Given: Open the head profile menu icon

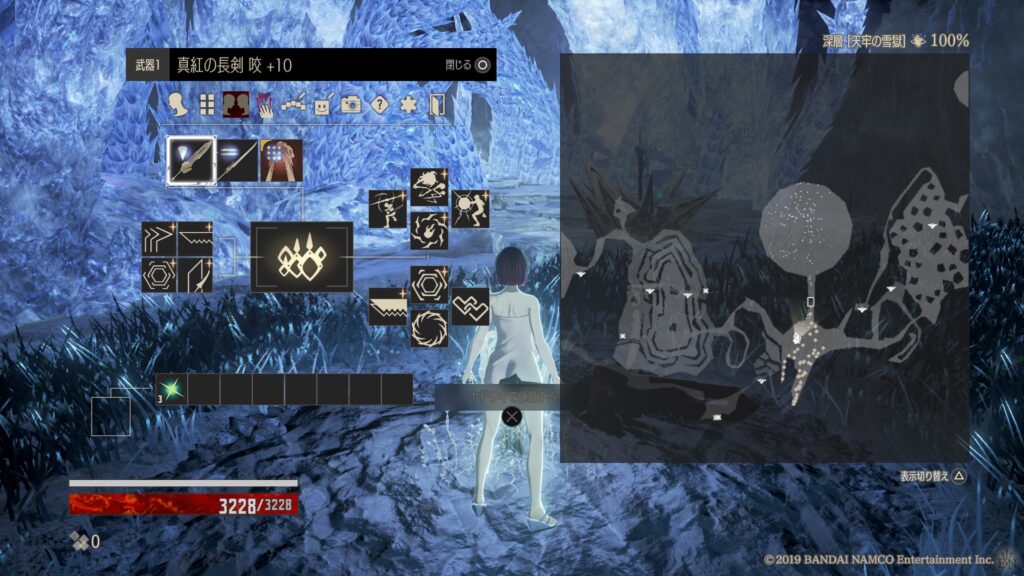Looking at the screenshot, I should [x=179, y=104].
